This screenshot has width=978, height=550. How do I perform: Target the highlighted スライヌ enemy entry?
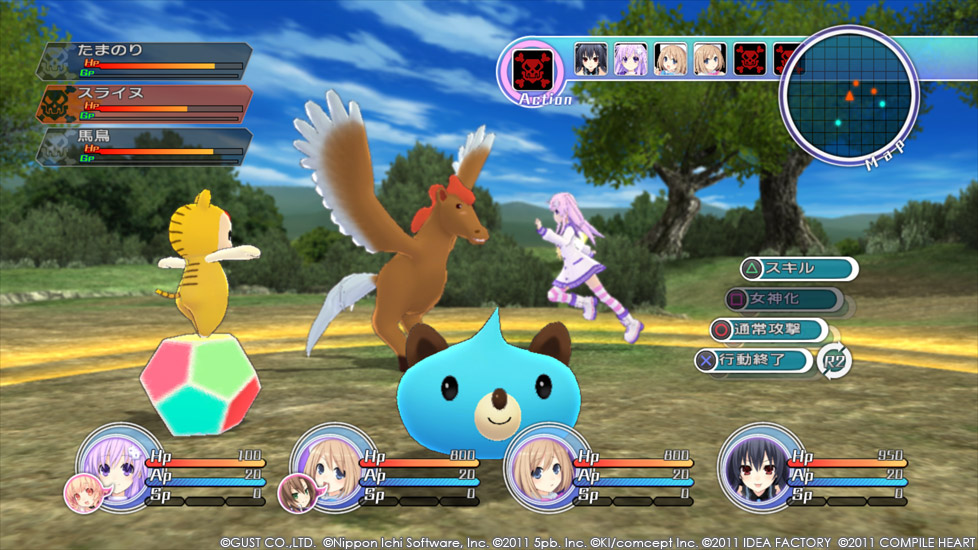145,104
